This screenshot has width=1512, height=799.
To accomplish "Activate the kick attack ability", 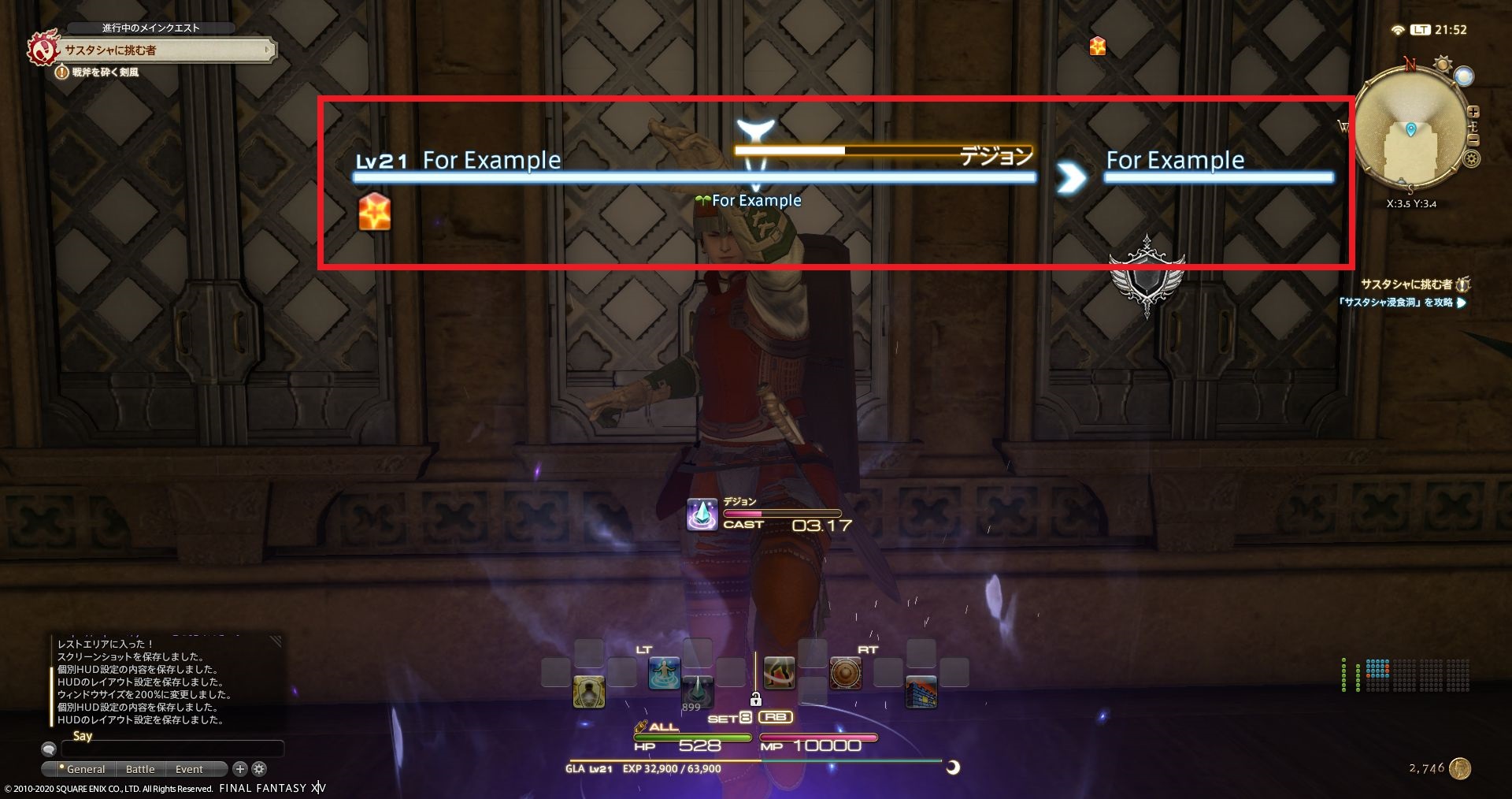I will click(779, 674).
